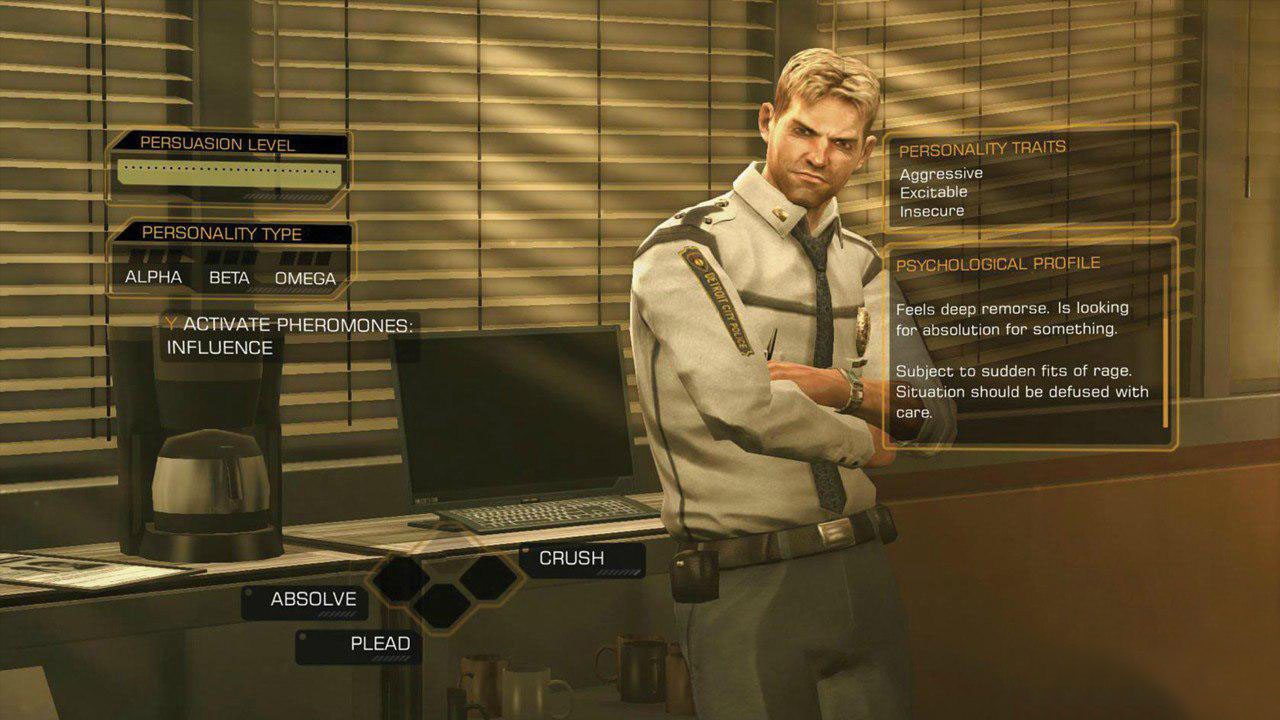This screenshot has height=720, width=1280.
Task: Expand the Aggressive trait entry
Action: pyautogui.click(x=941, y=173)
